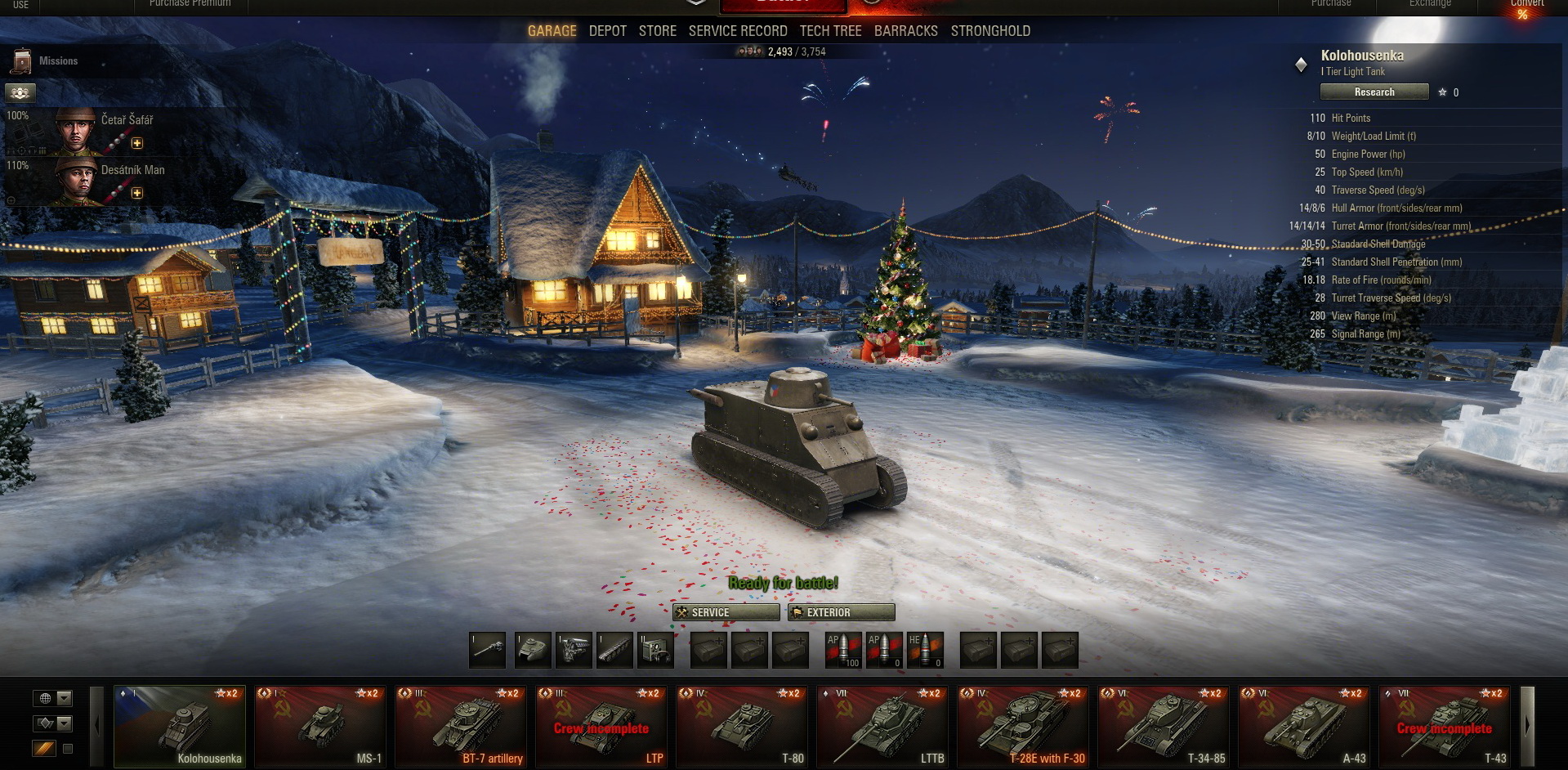Open the vehicle Service menu
This screenshot has width=1568, height=770.
click(x=726, y=612)
